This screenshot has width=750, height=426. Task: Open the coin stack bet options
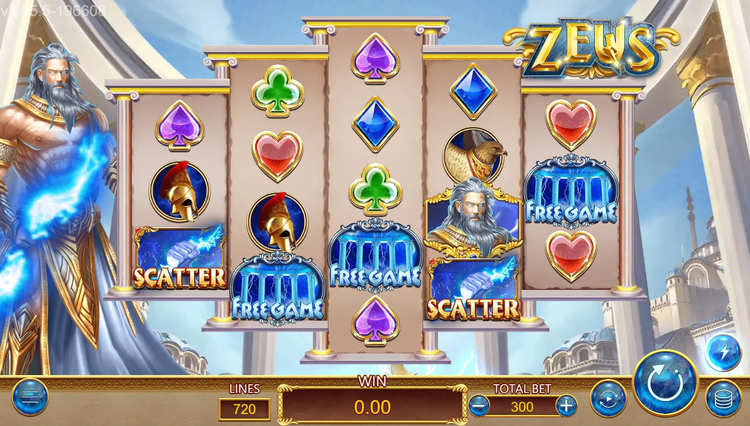(722, 398)
